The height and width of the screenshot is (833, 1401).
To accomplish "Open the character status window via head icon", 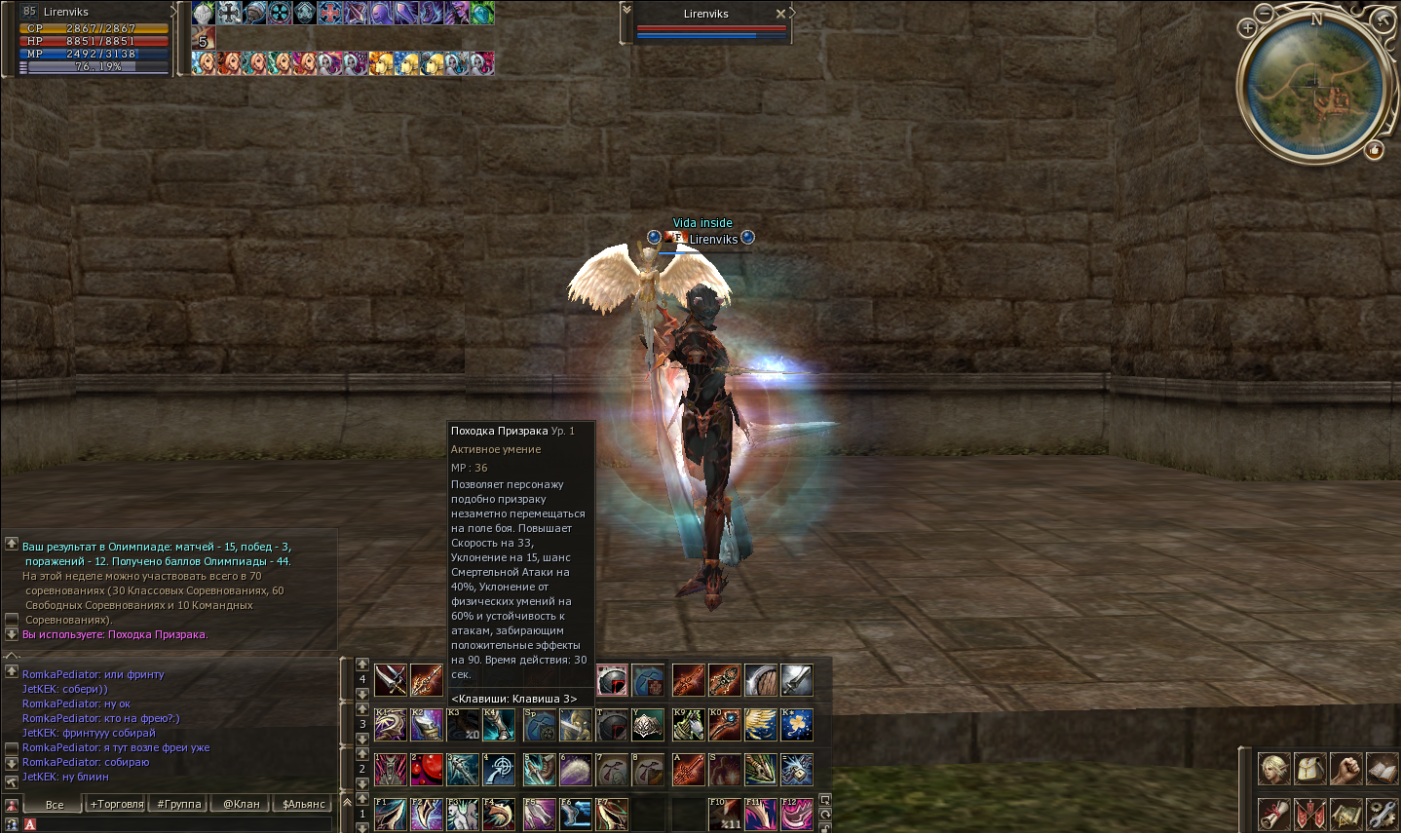I will click(x=1274, y=768).
